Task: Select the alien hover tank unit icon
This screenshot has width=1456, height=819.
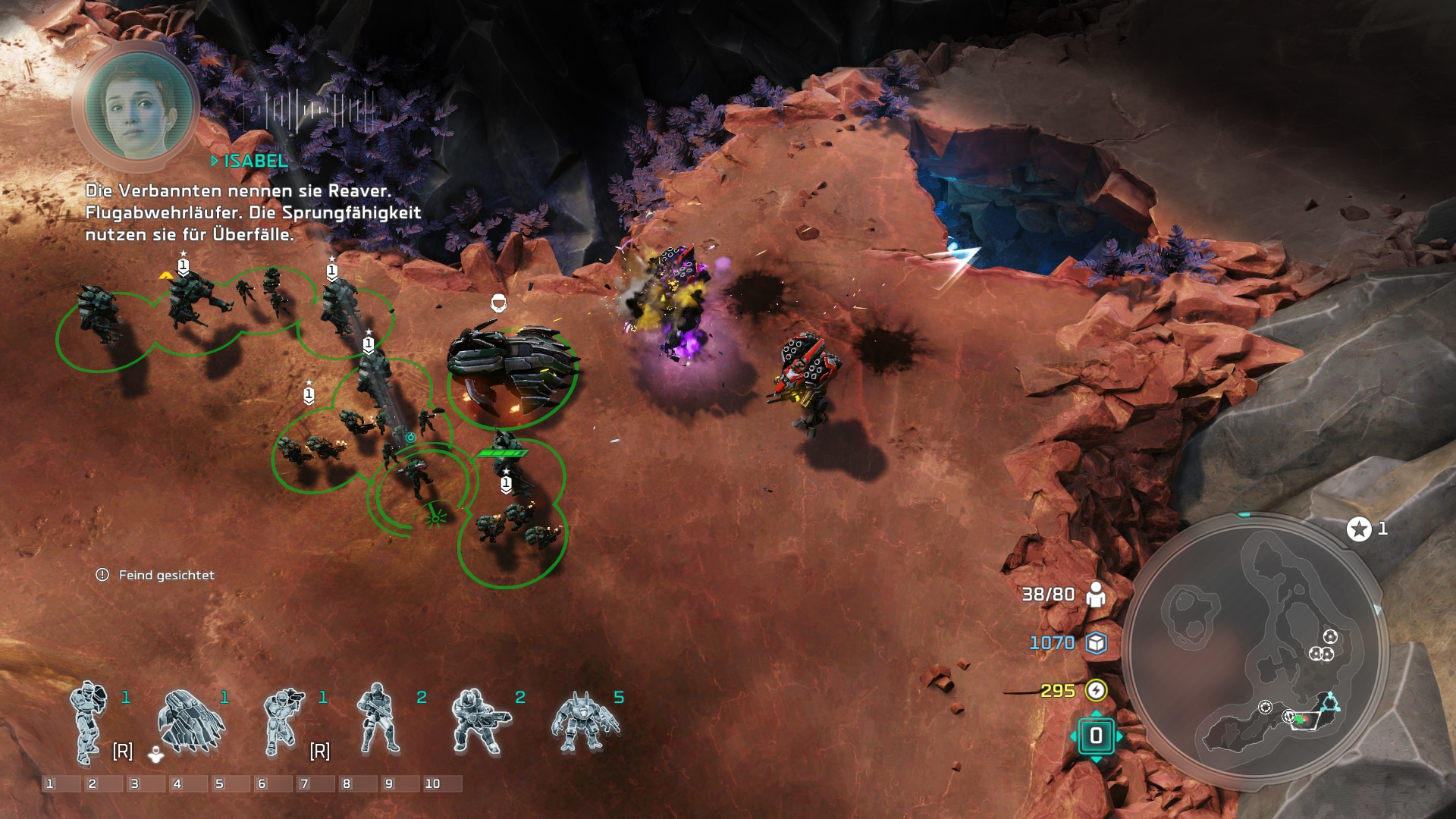Action: pyautogui.click(x=189, y=722)
